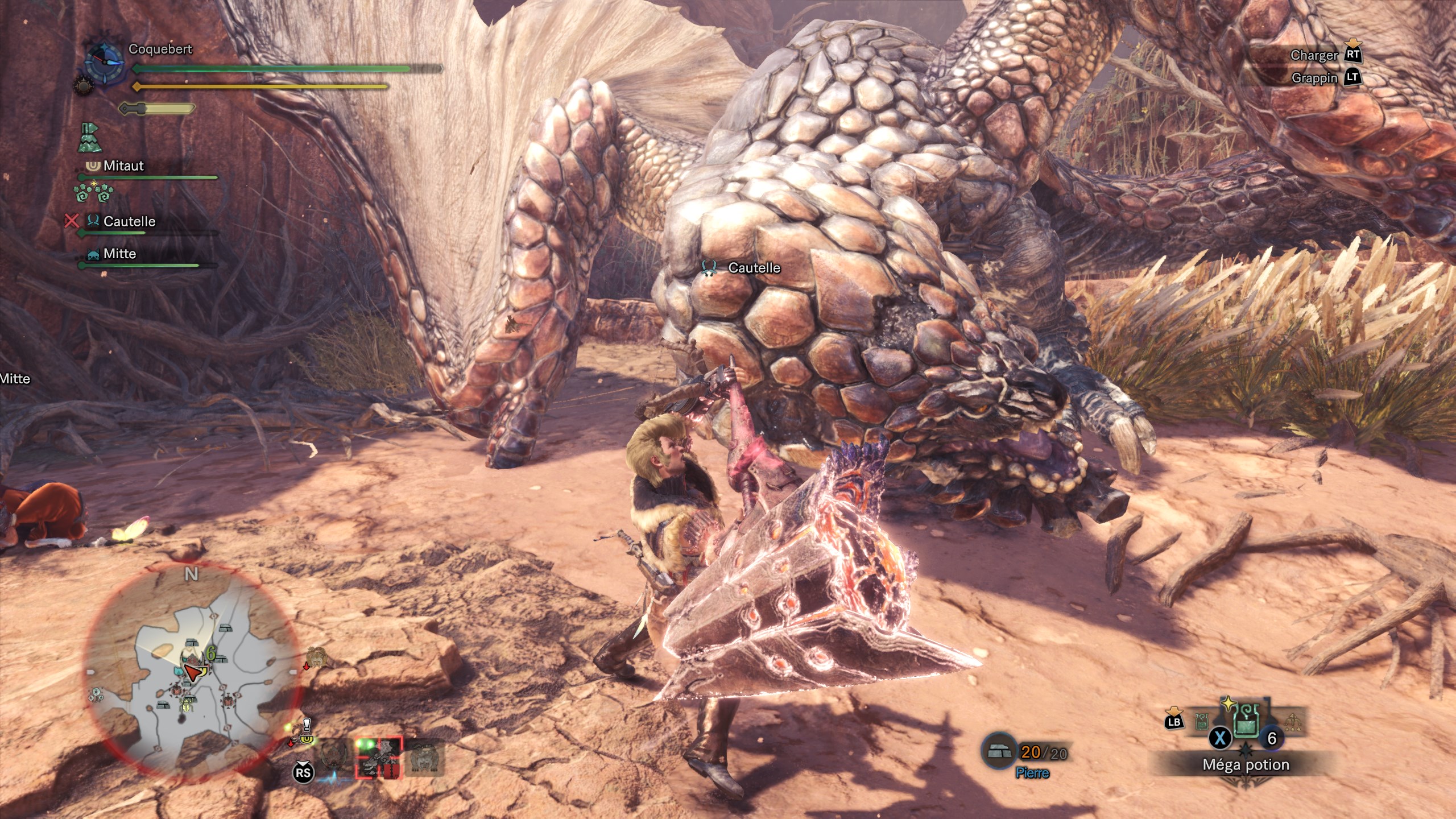Viewport: 1456px width, 819px height.
Task: Pick the Pierre slinger ammo icon
Action: click(999, 751)
